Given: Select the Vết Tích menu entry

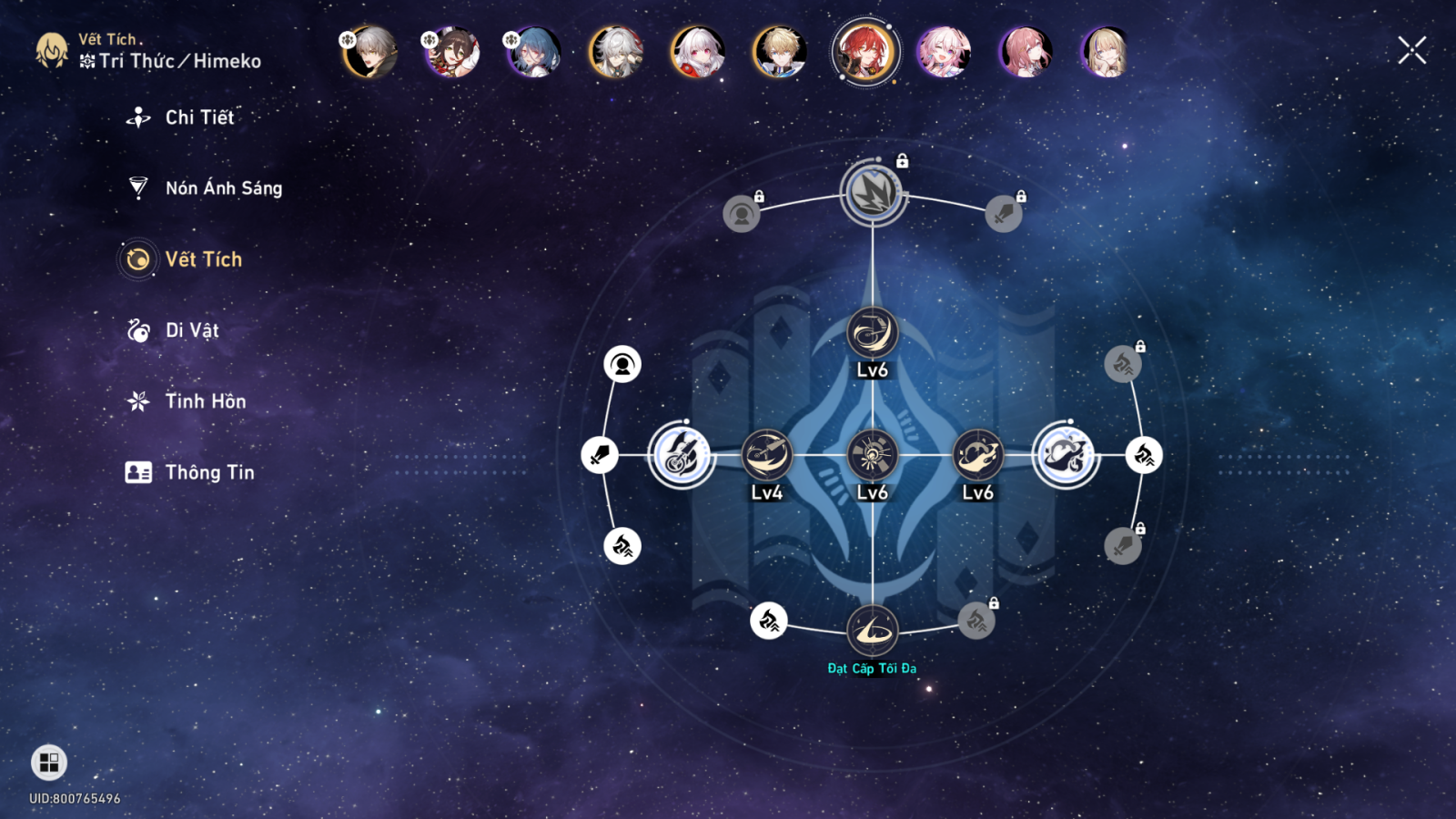Looking at the screenshot, I should pos(203,259).
